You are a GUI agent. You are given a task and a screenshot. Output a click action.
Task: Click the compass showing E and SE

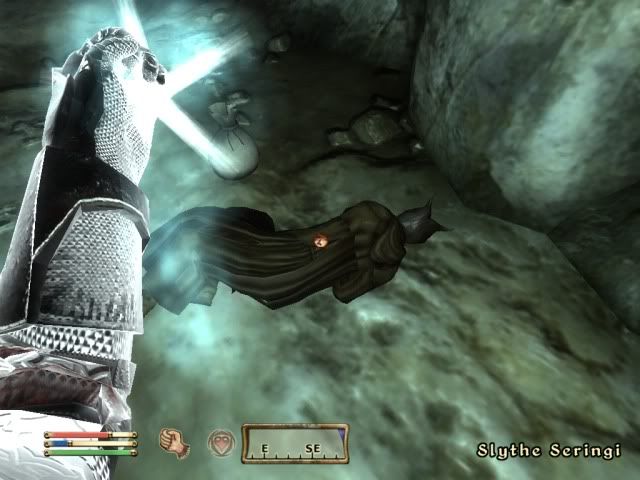[x=295, y=442]
